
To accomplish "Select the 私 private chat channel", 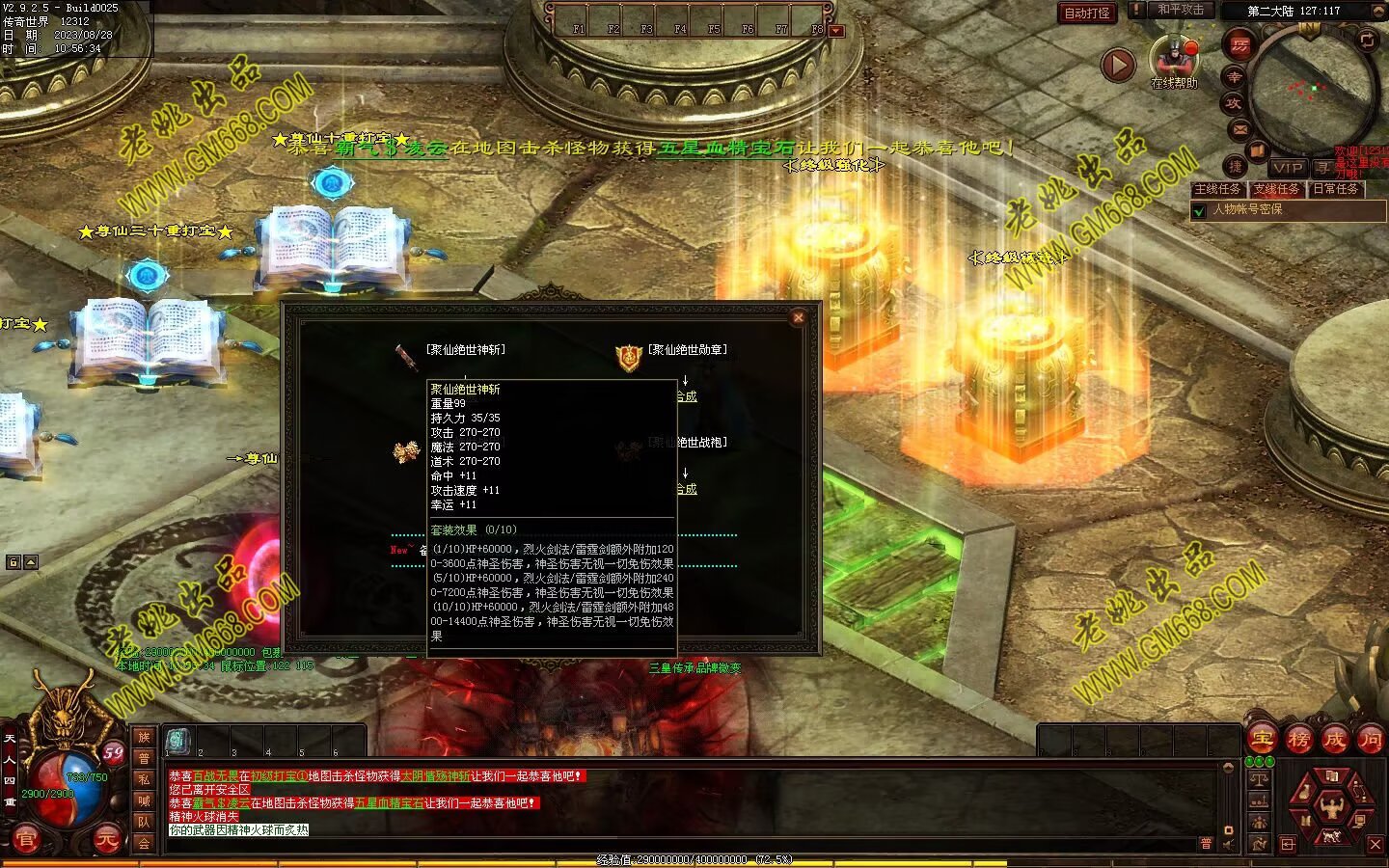I will [x=144, y=779].
